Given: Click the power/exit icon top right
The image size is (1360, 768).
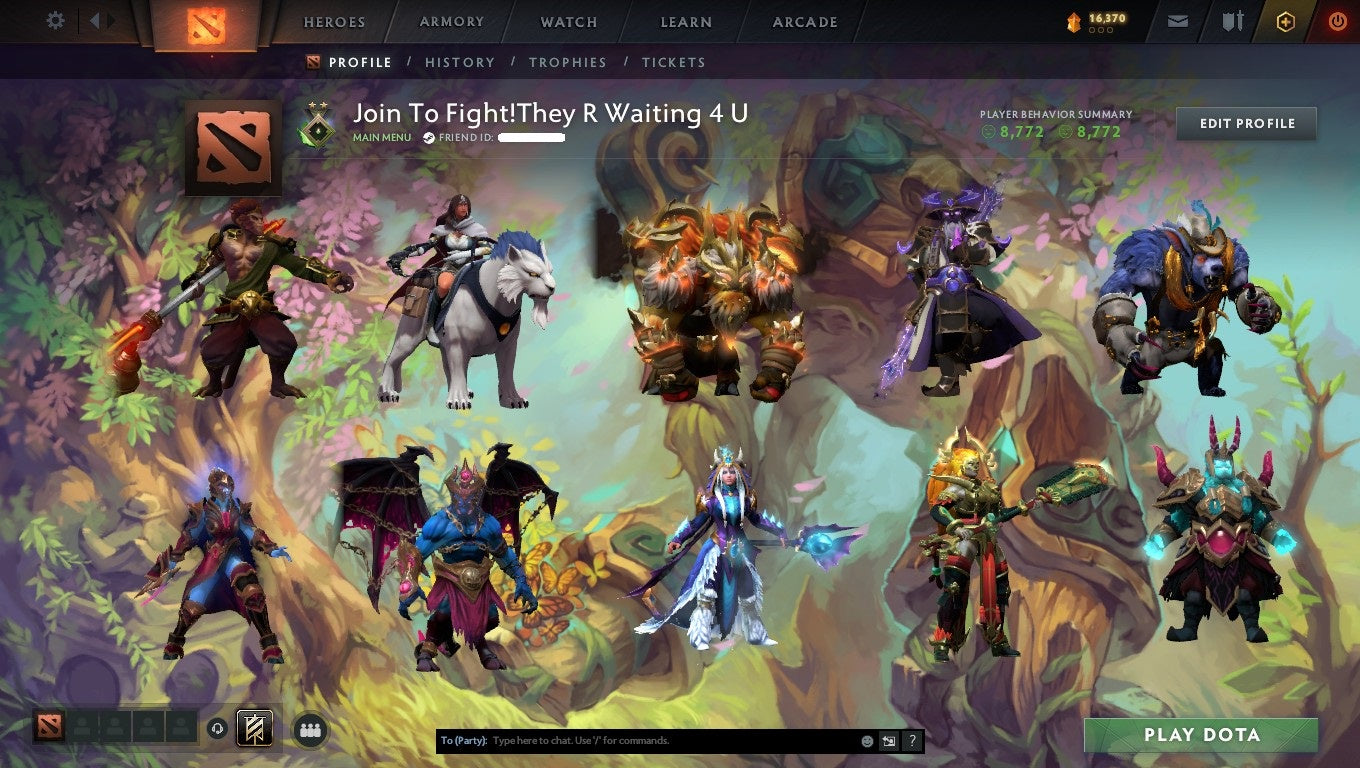Looking at the screenshot, I should [x=1337, y=20].
